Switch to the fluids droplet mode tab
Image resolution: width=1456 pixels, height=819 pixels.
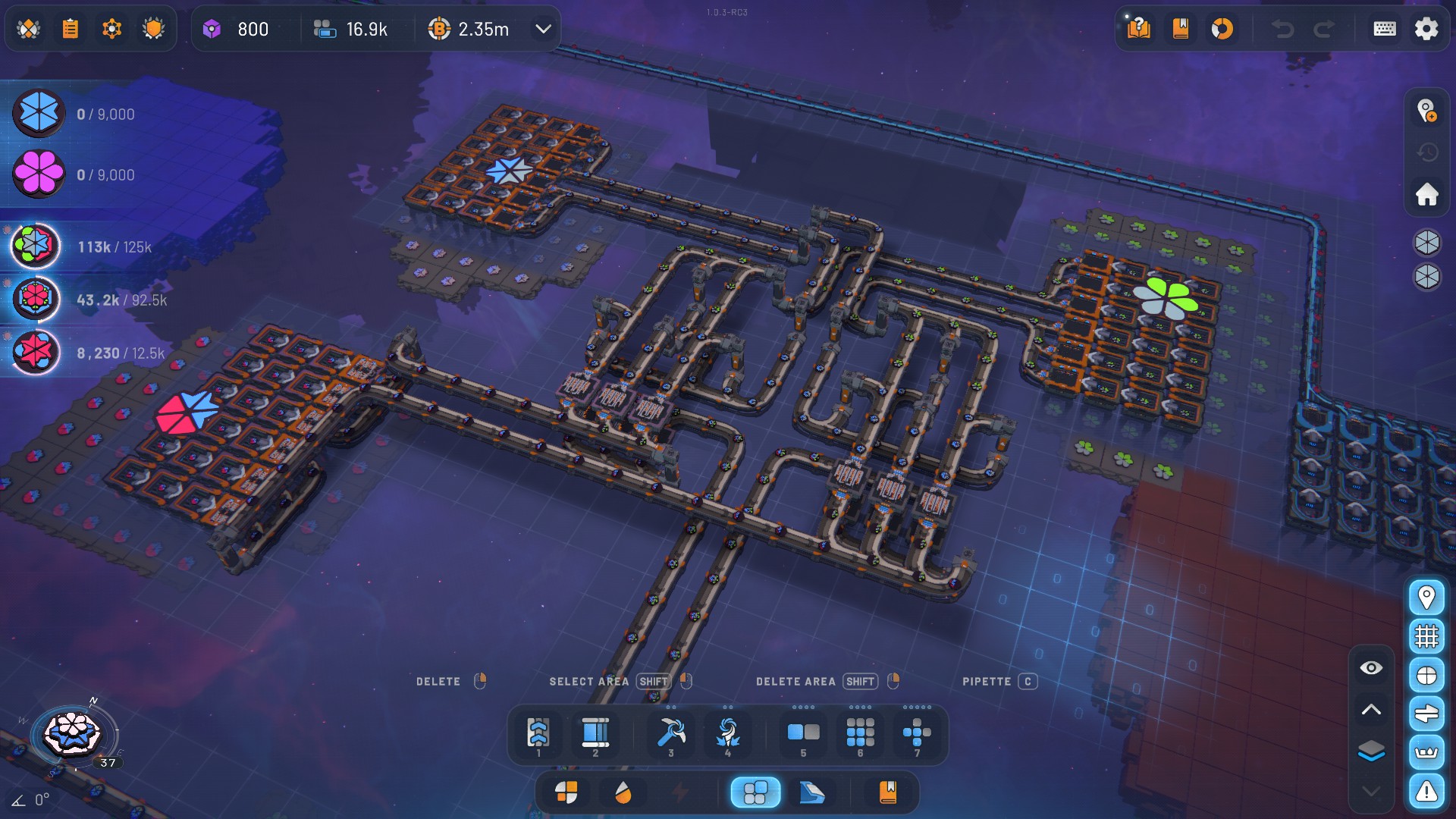(x=624, y=792)
